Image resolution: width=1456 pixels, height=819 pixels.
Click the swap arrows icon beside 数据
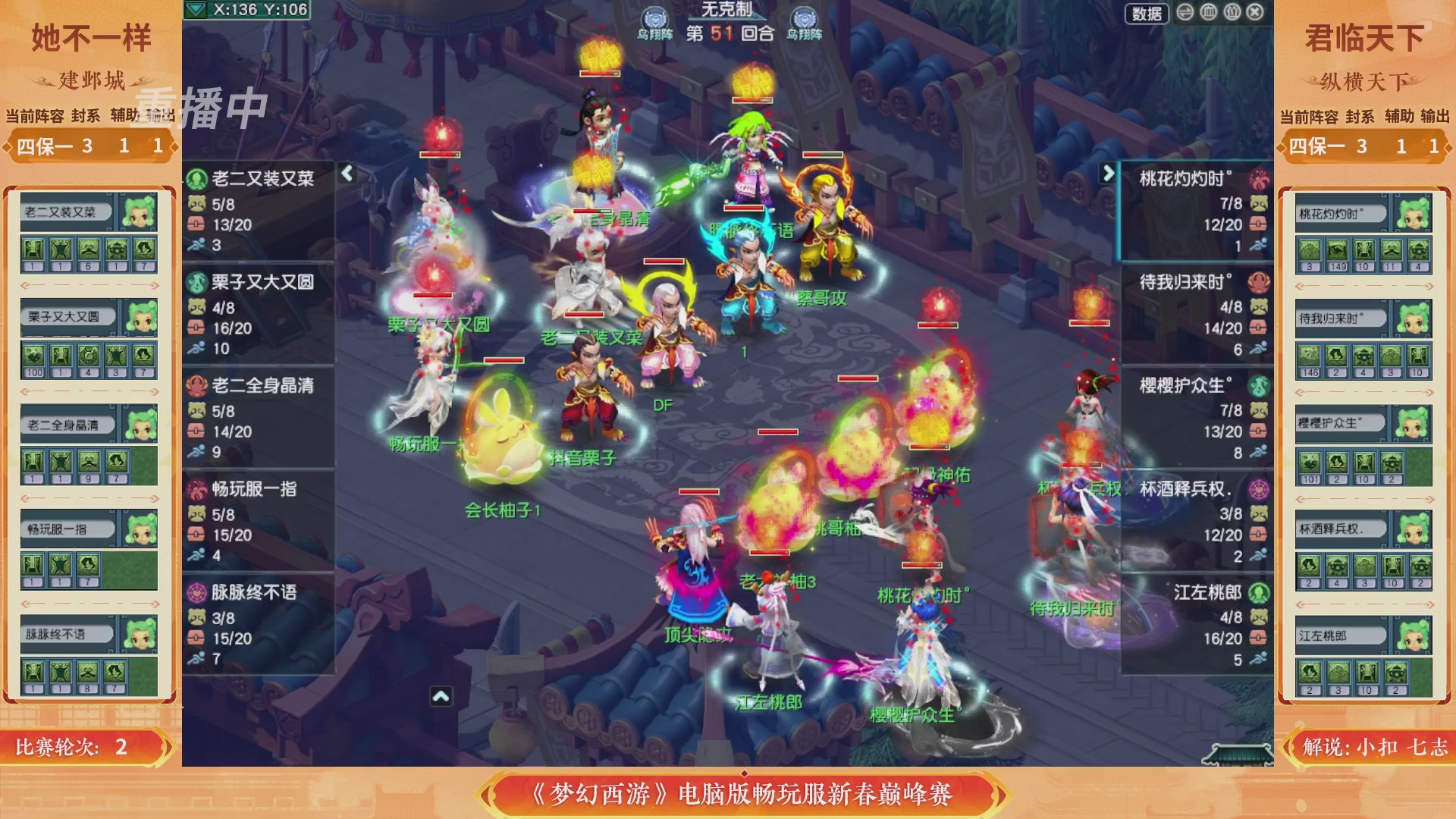(1184, 14)
